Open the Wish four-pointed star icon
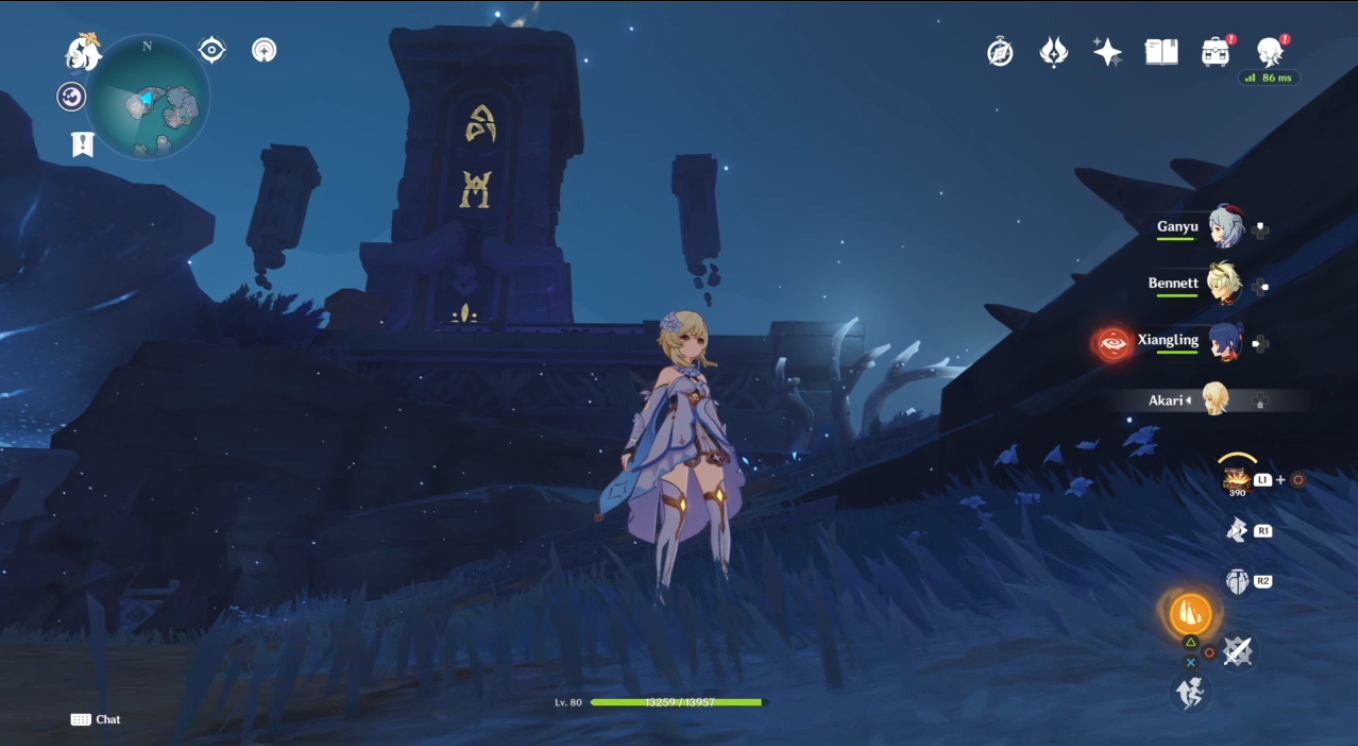The width and height of the screenshot is (1358, 746). coord(1107,52)
